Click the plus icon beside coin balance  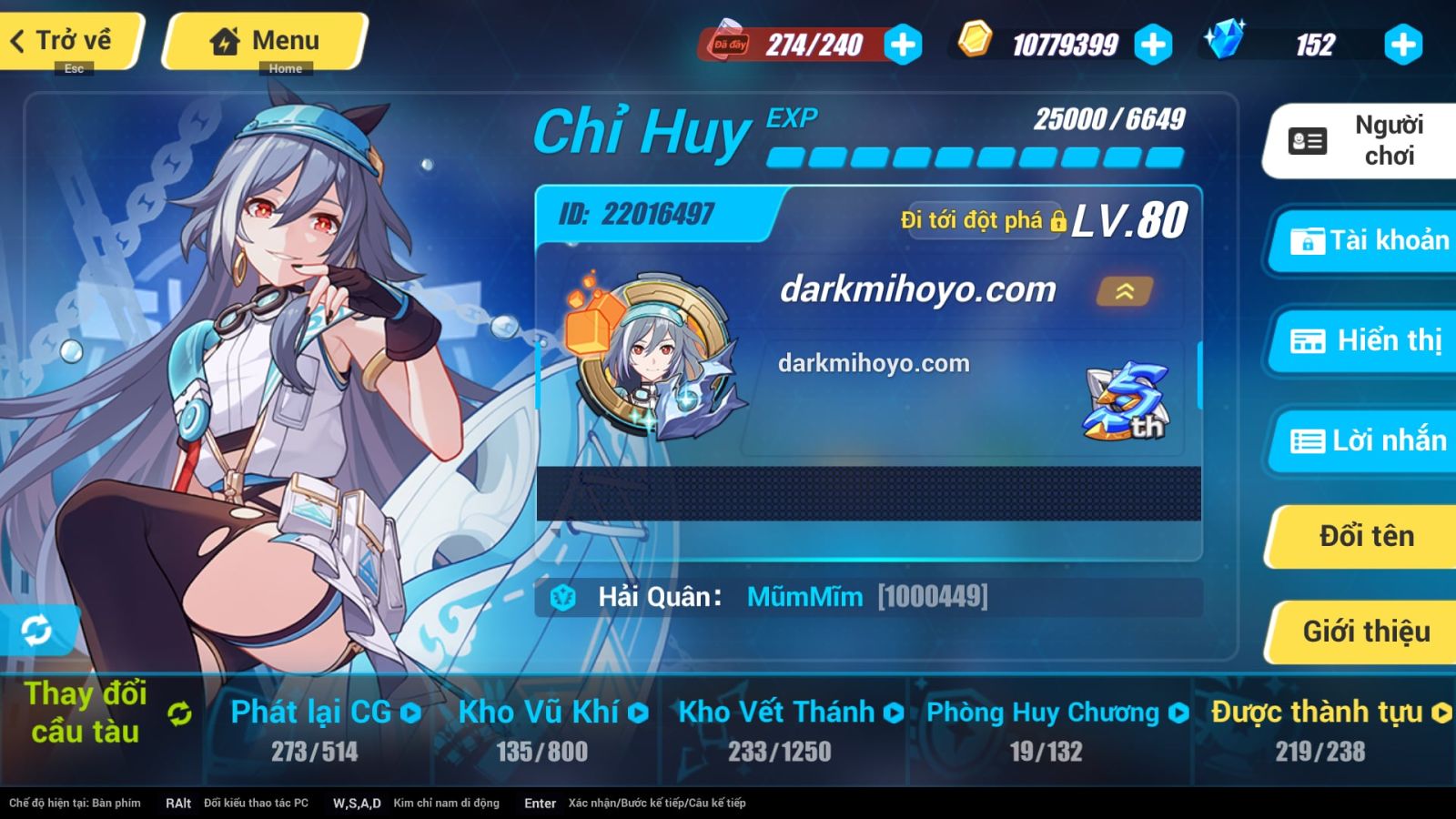pos(1152,43)
